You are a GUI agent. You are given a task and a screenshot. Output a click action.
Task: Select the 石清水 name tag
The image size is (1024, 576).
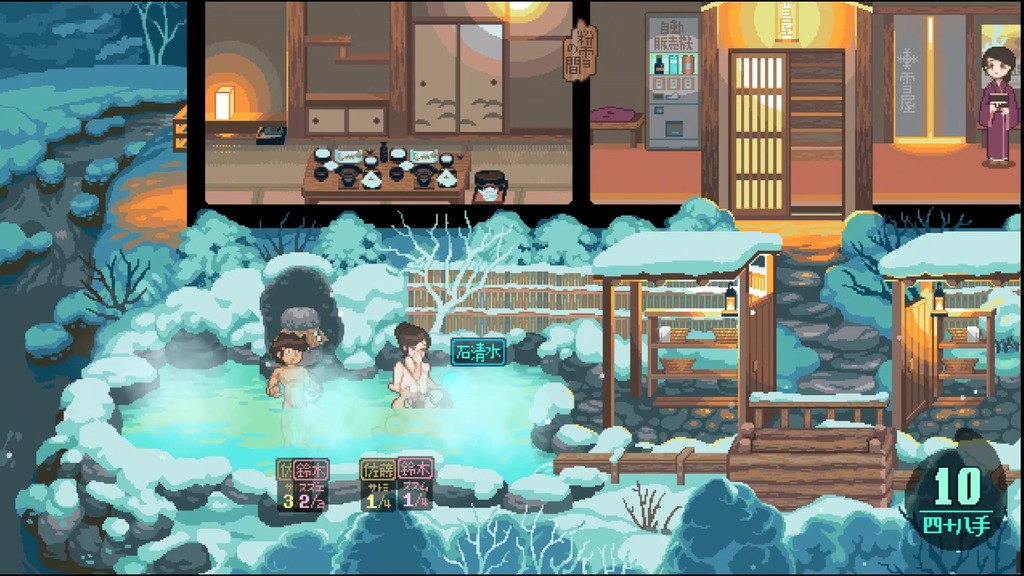coord(478,352)
